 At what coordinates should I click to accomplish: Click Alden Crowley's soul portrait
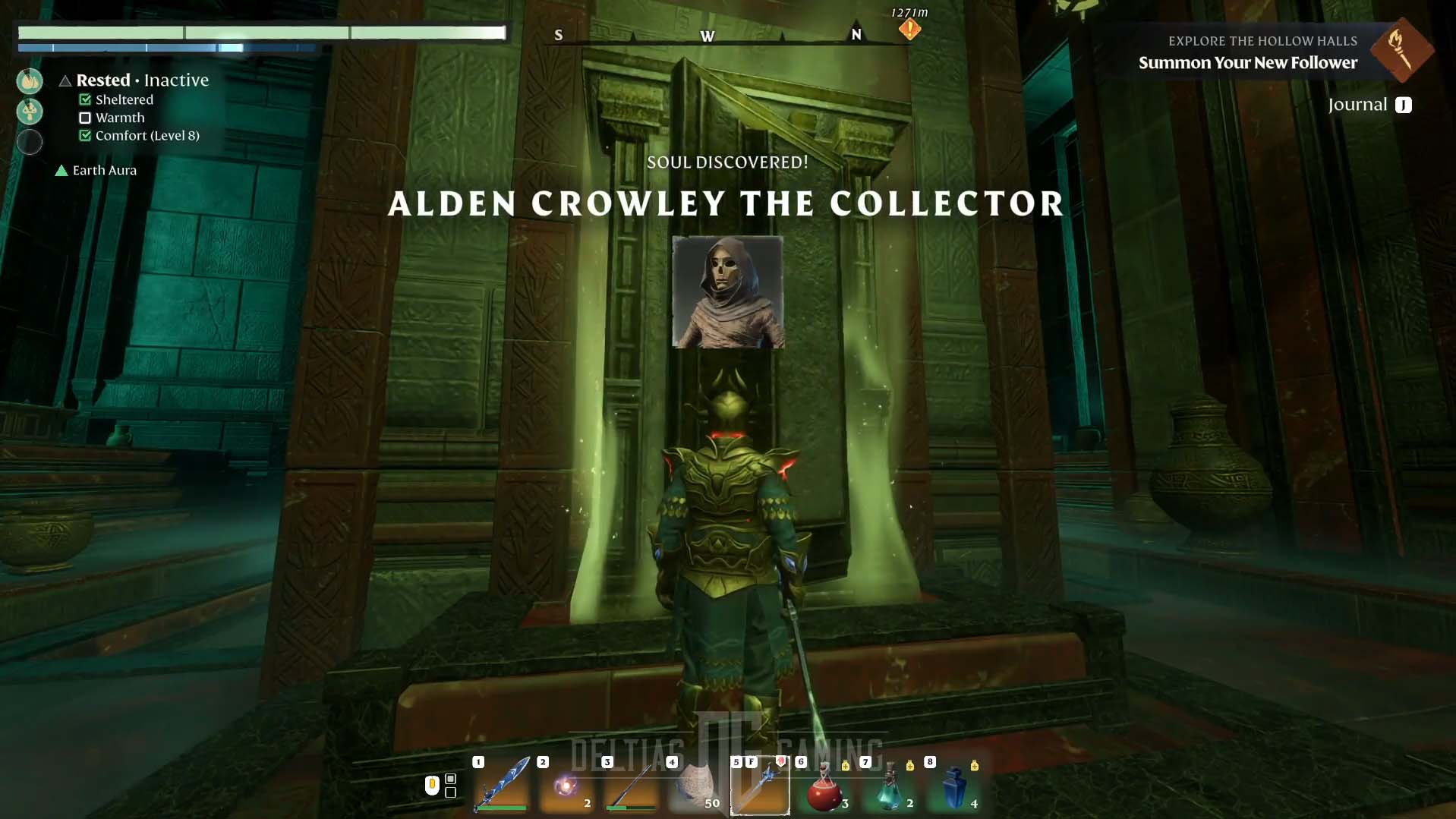coord(727,292)
